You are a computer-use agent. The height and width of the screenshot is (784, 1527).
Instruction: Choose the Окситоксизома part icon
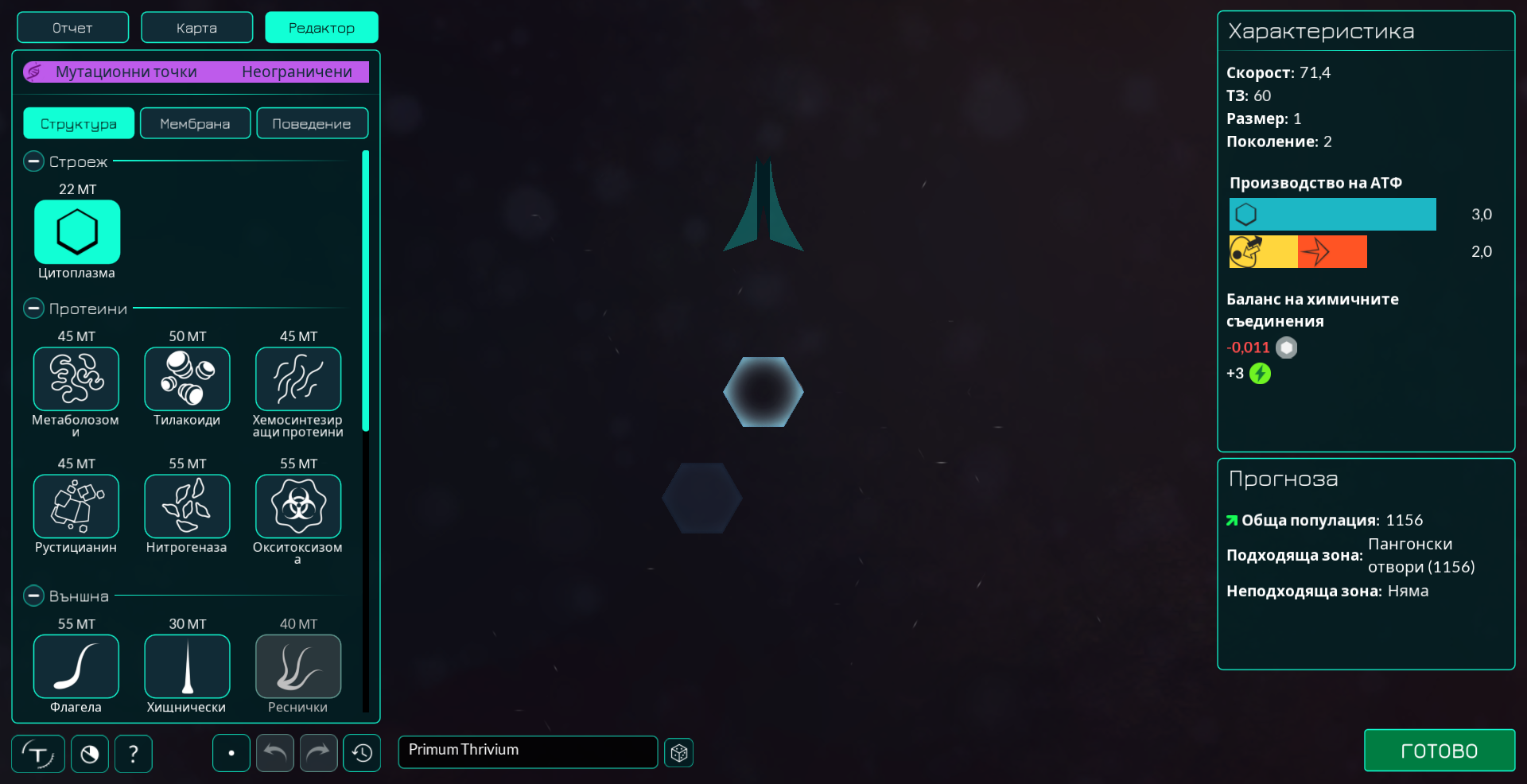point(297,506)
